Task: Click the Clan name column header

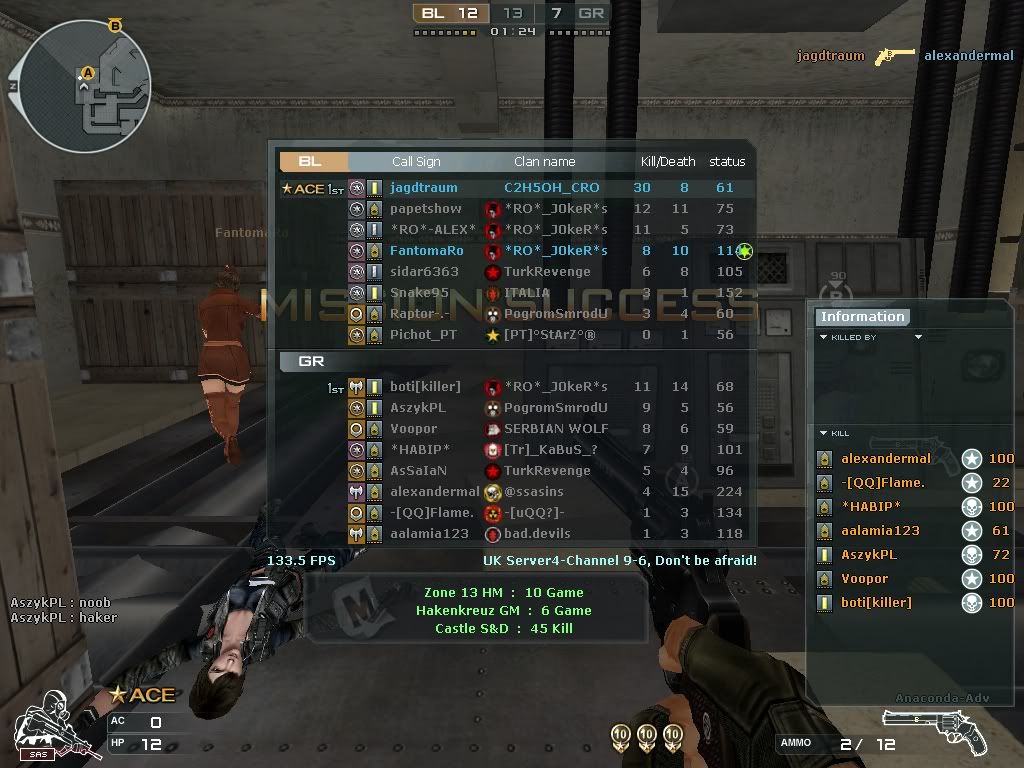Action: [545, 161]
